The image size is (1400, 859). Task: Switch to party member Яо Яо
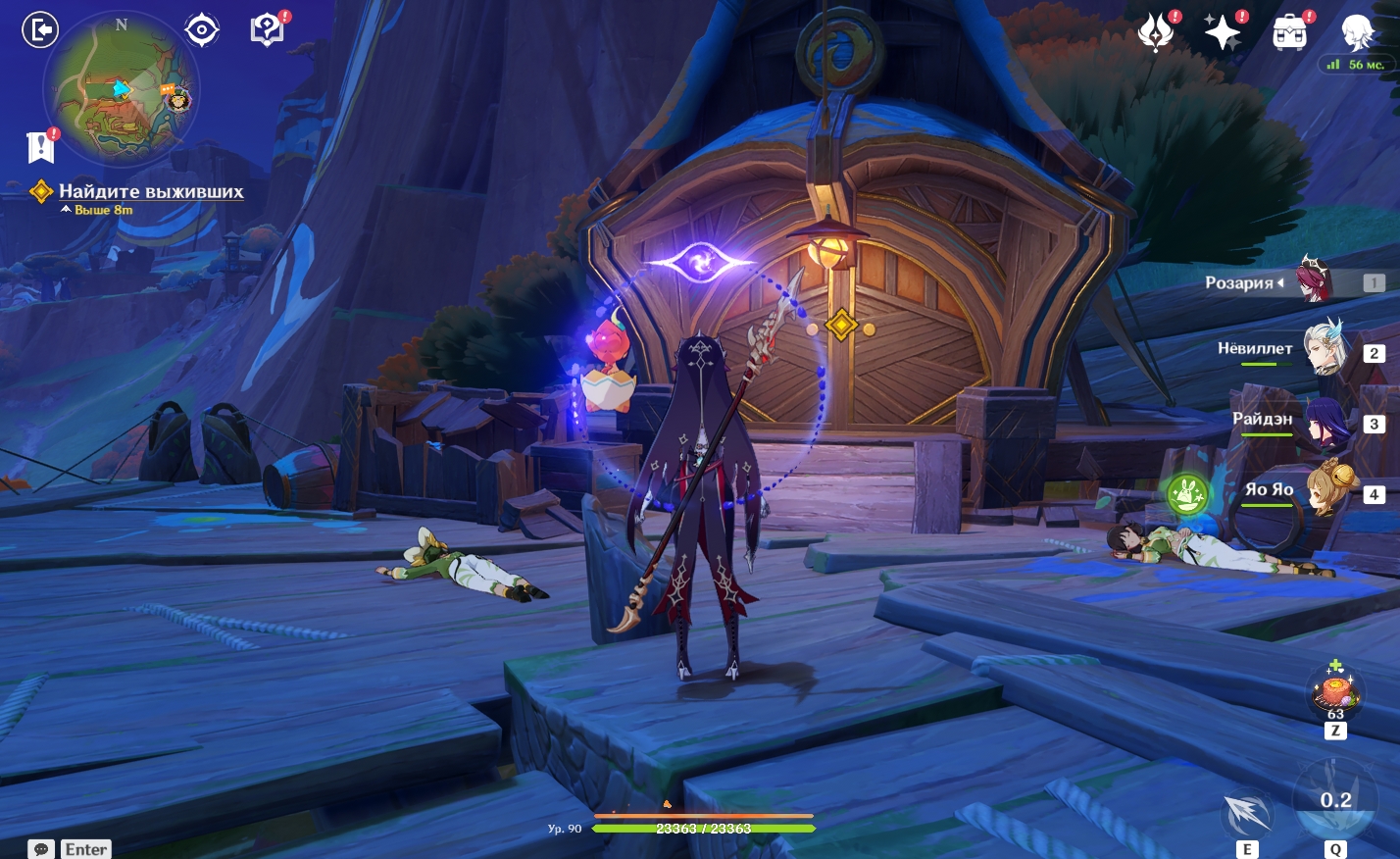point(1329,490)
